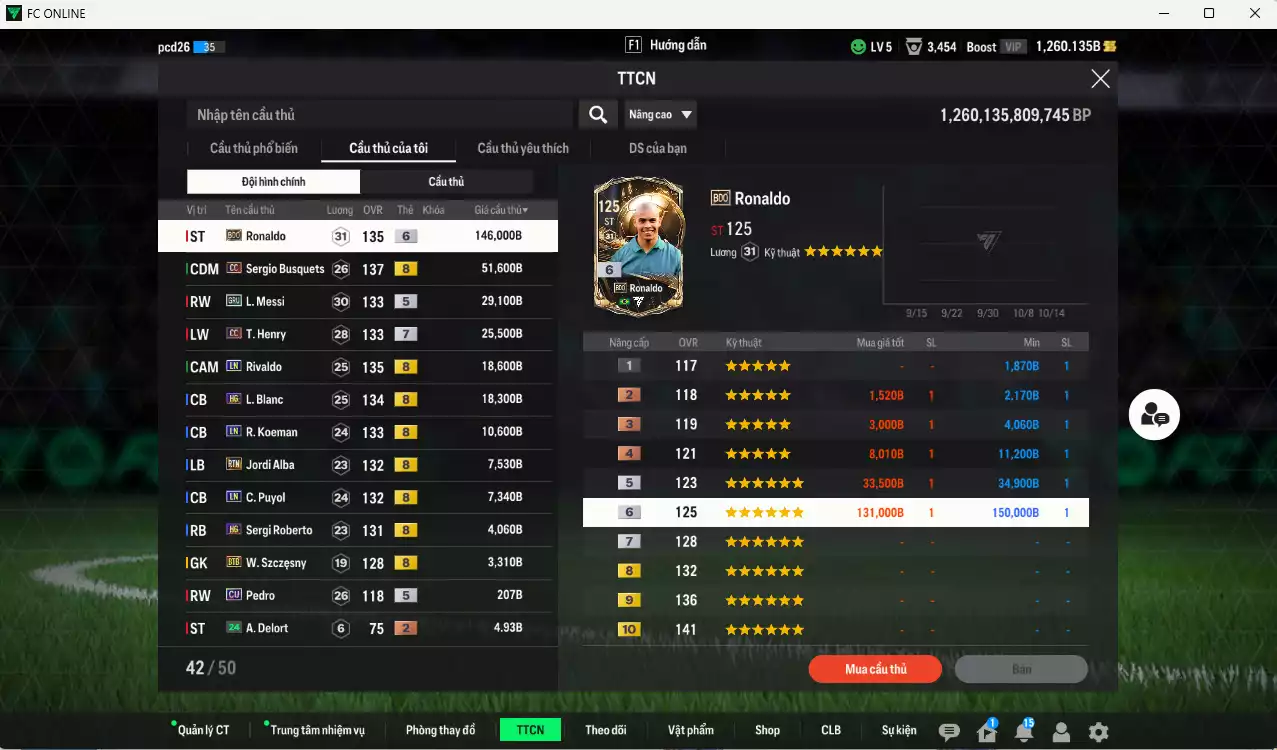
Task: Click the player name search field
Action: pyautogui.click(x=380, y=115)
